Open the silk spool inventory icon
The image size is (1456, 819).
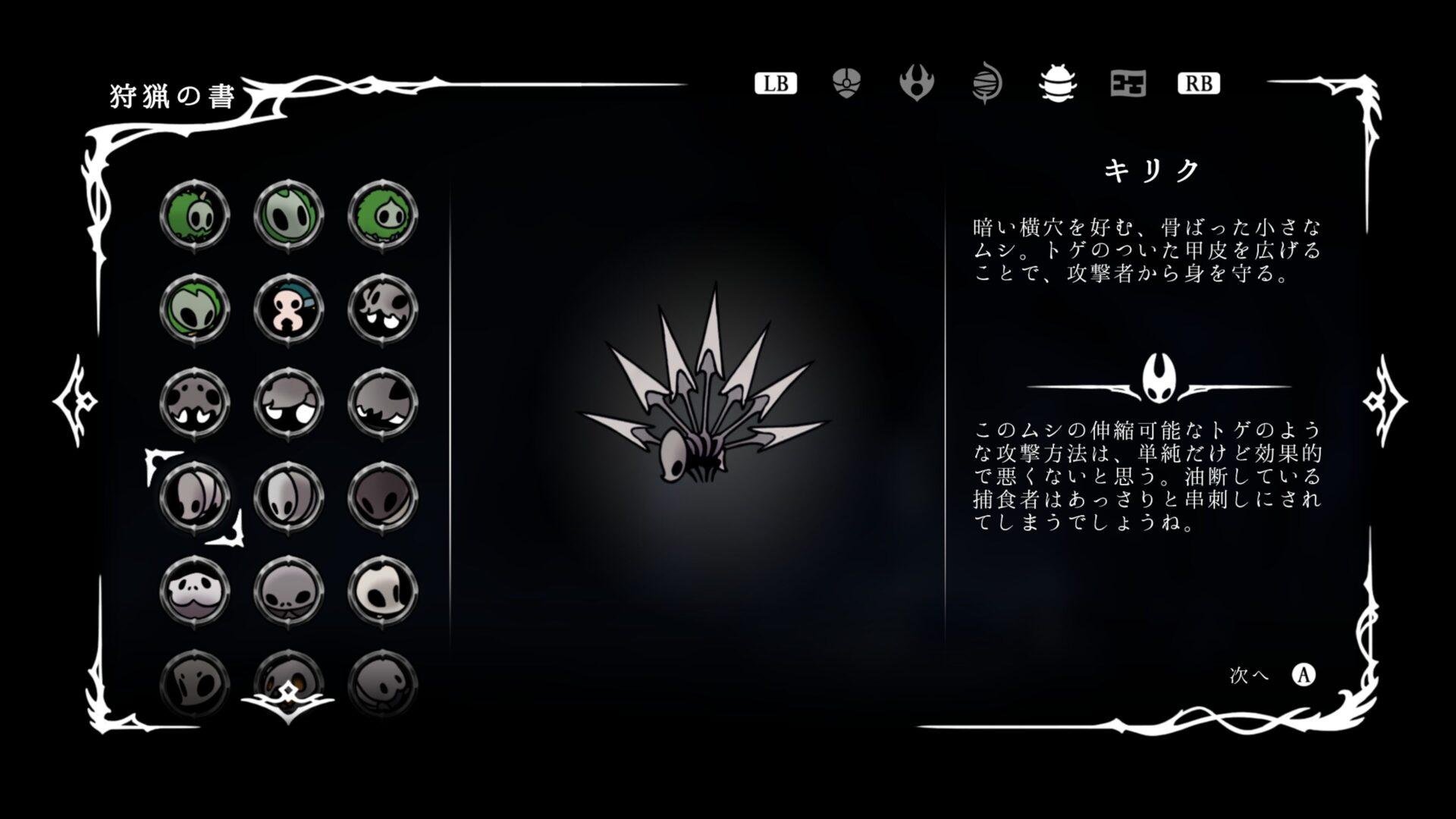[986, 83]
